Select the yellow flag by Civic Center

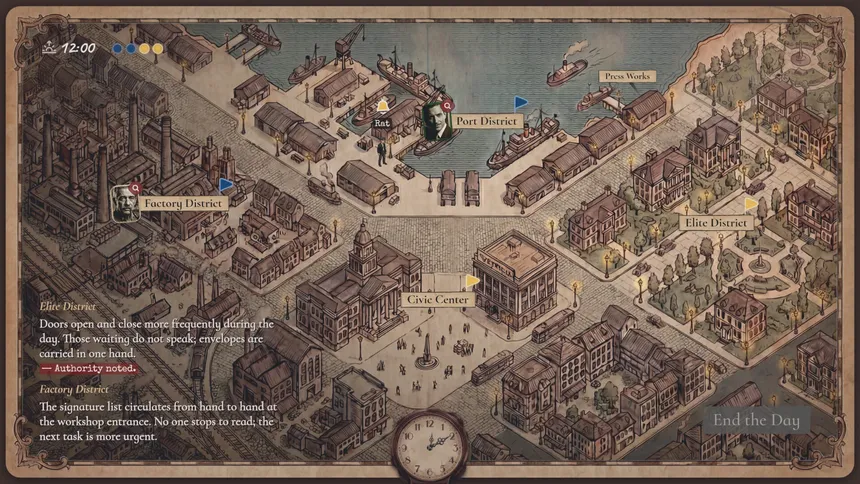click(x=472, y=281)
